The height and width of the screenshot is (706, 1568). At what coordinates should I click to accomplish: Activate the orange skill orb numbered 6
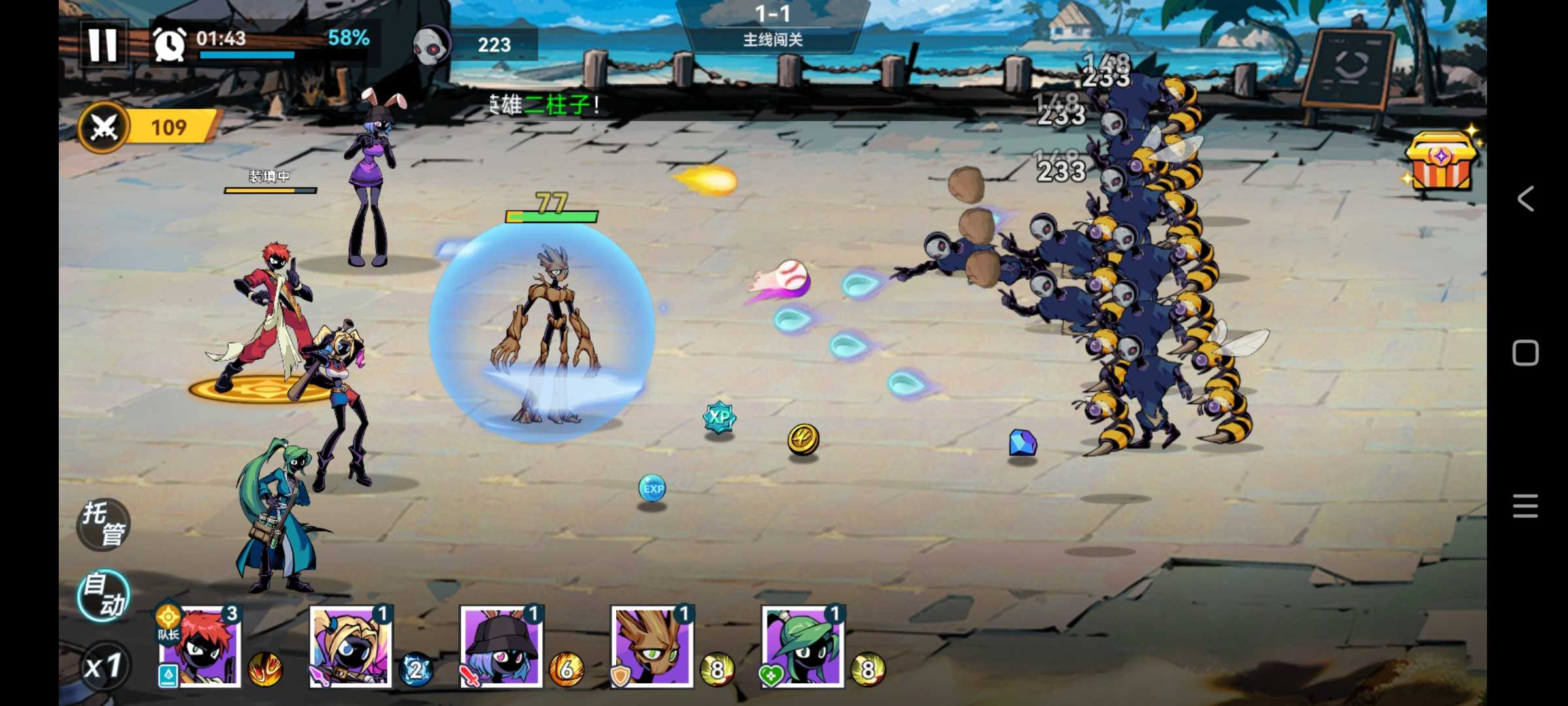point(566,669)
